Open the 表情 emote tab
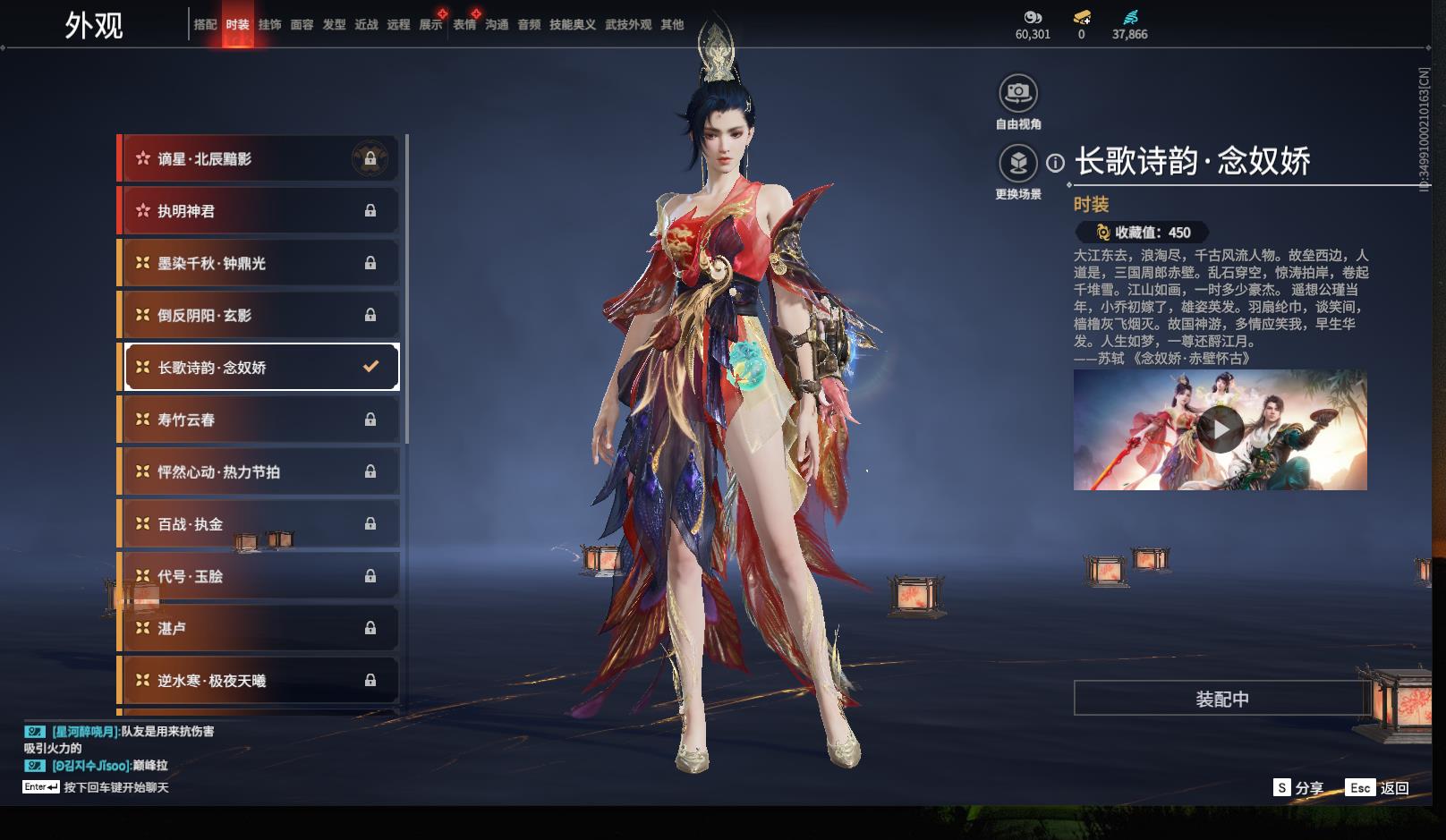 464,25
